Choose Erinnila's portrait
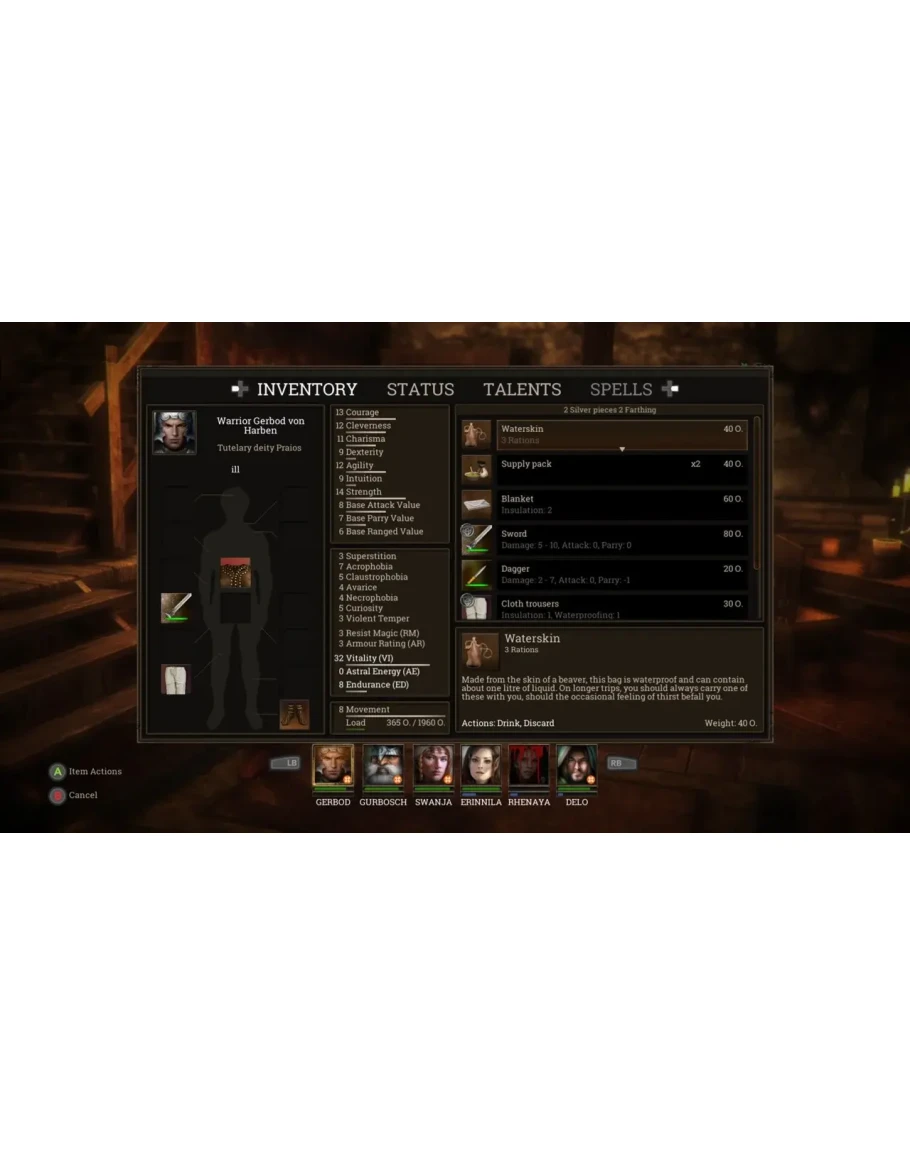The image size is (910, 1155). coord(480,767)
